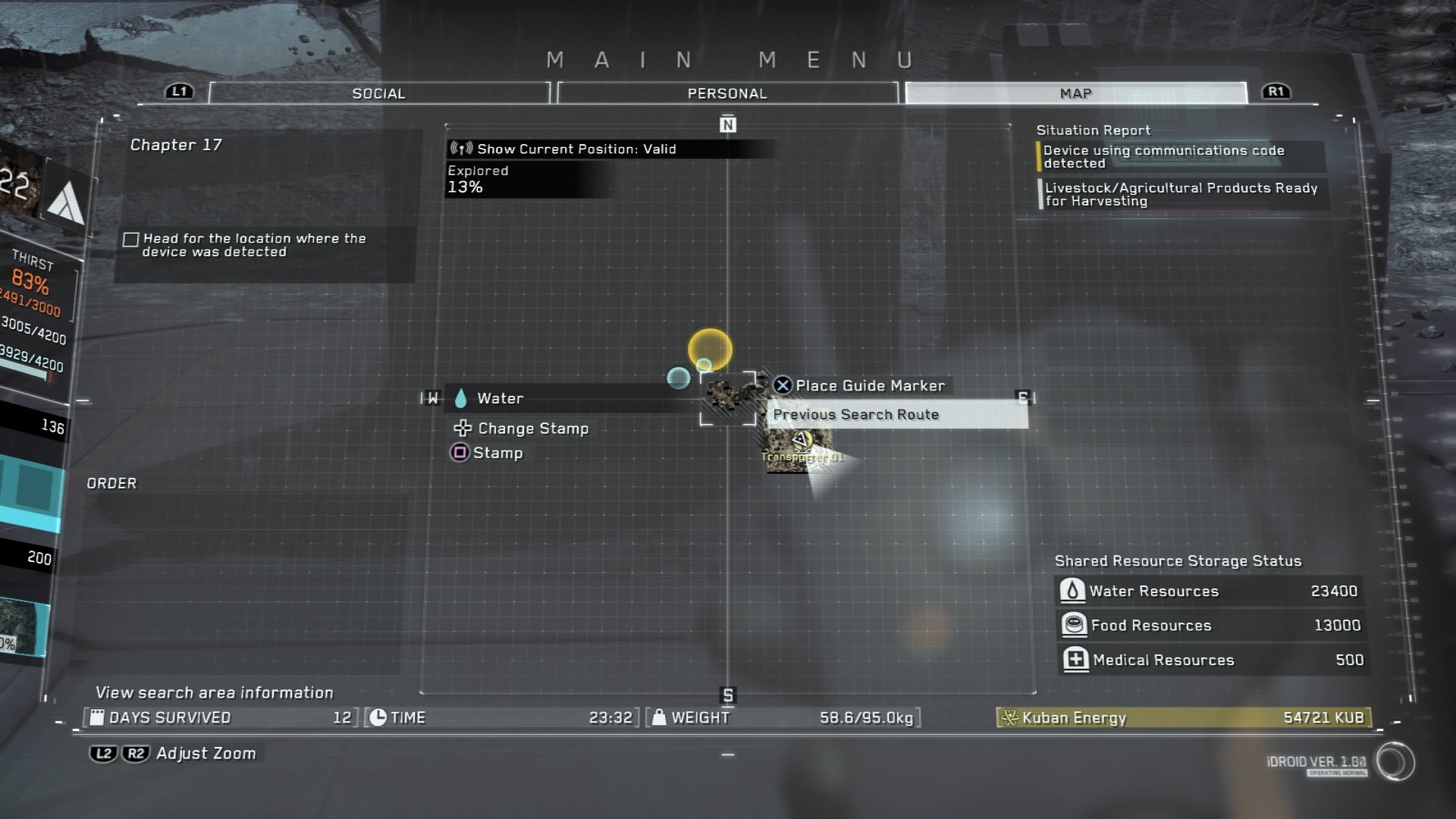
Task: Switch to the SOCIAL tab
Action: 378,93
